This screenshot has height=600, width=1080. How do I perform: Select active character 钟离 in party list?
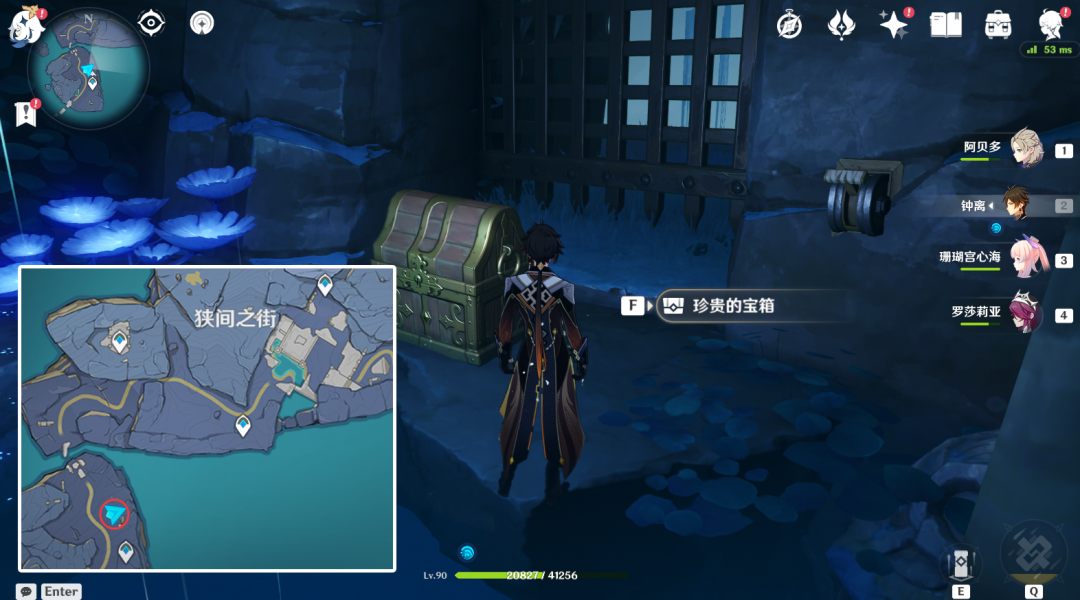(1016, 203)
